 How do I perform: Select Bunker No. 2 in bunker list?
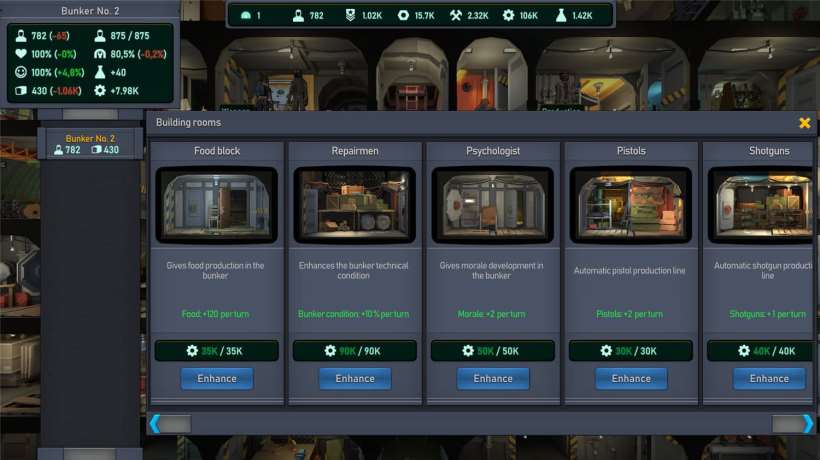pos(91,144)
